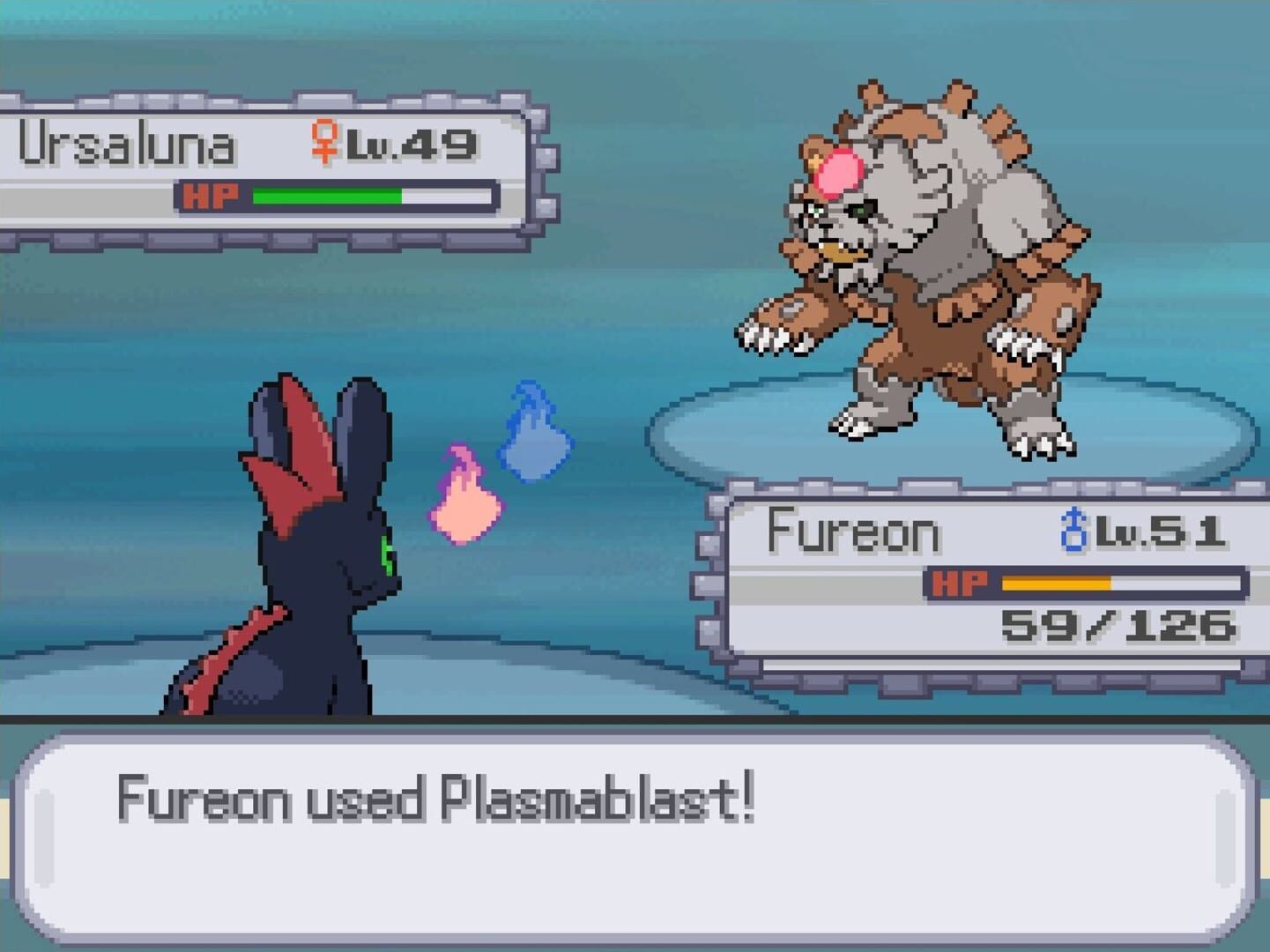Click the 59/126 HP counter text
The height and width of the screenshot is (952, 1270).
[1119, 627]
